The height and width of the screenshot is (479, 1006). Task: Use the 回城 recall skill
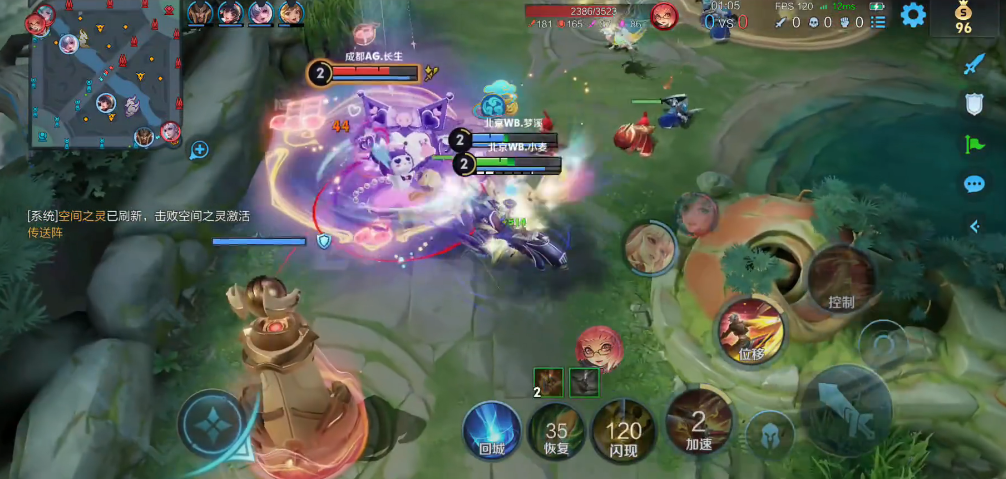492,431
